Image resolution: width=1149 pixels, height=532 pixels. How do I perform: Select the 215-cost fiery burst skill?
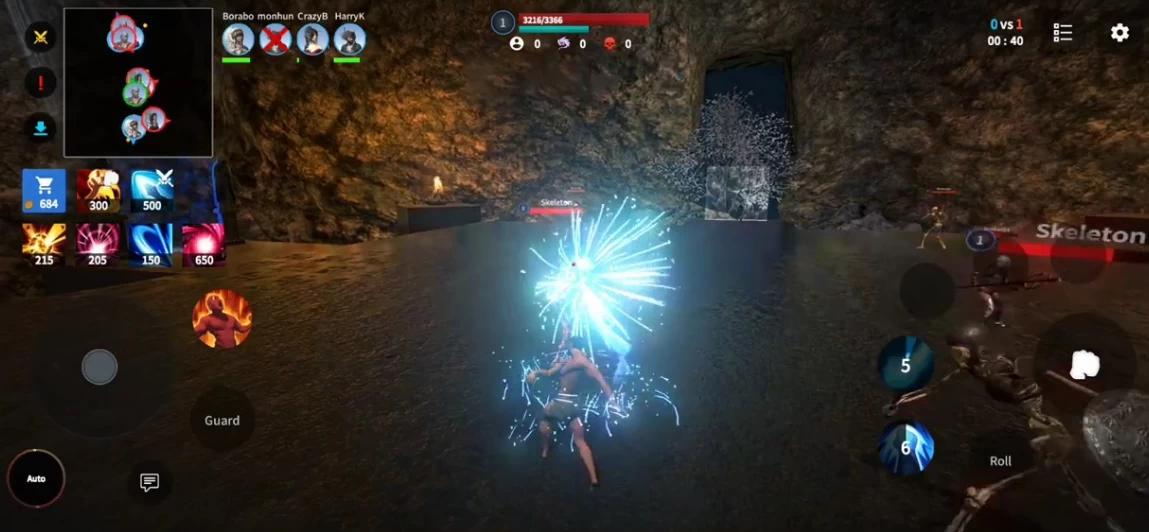point(44,245)
